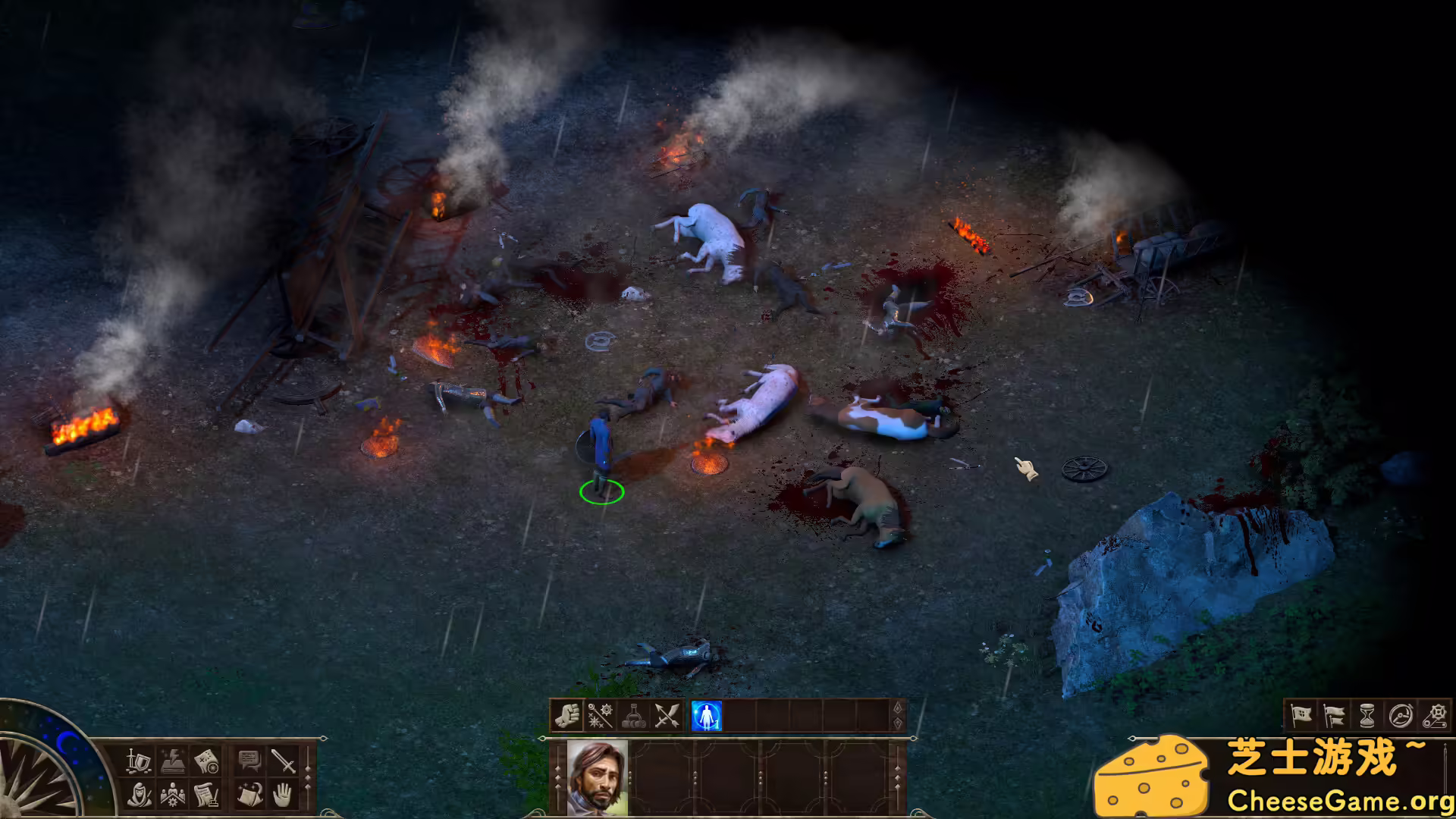1456x819 pixels.
Task: Toggle the single sword attack mode
Action: point(284,760)
